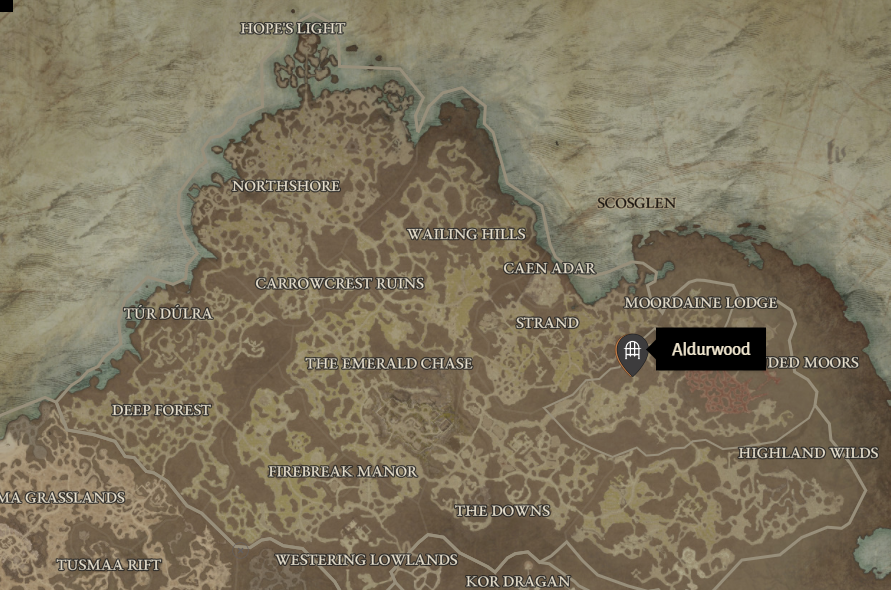Select the Aldurwood dungeon gate marker
This screenshot has height=590, width=891.
click(x=631, y=352)
